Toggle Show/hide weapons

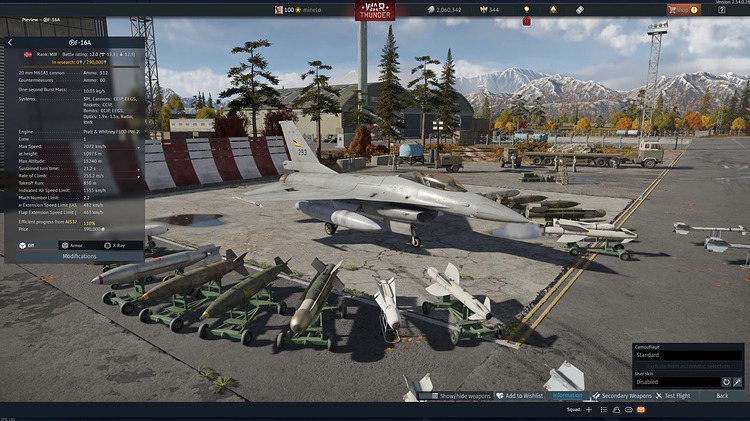tap(461, 396)
